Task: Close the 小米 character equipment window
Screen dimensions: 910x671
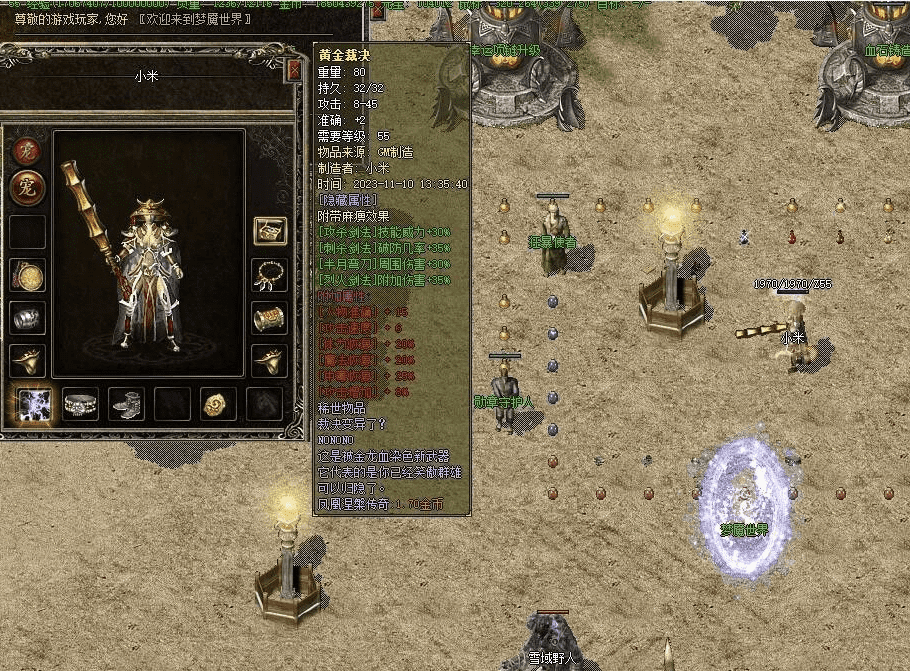Action: click(x=294, y=70)
